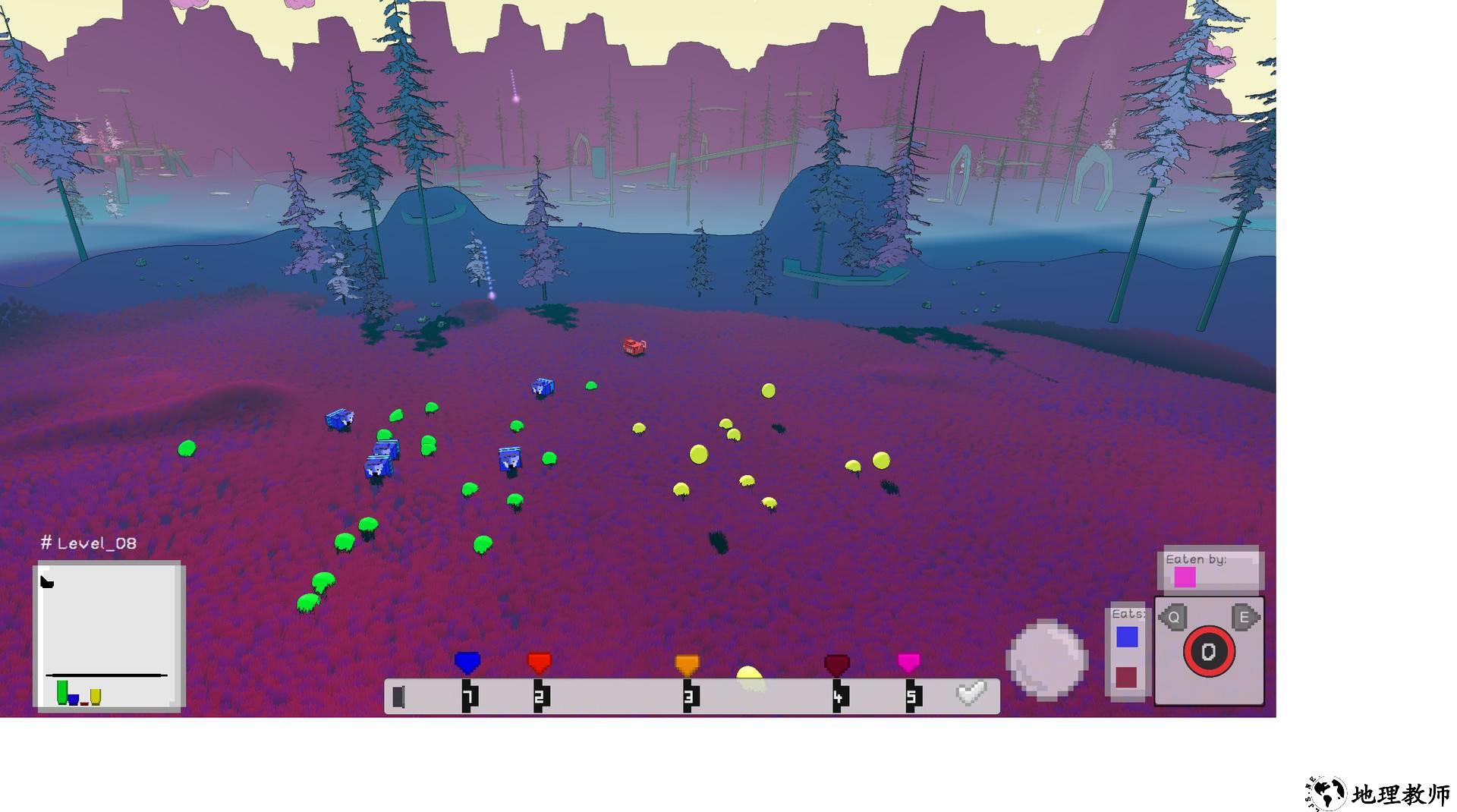Click the red circular counter button
1457x812 pixels.
1209,651
